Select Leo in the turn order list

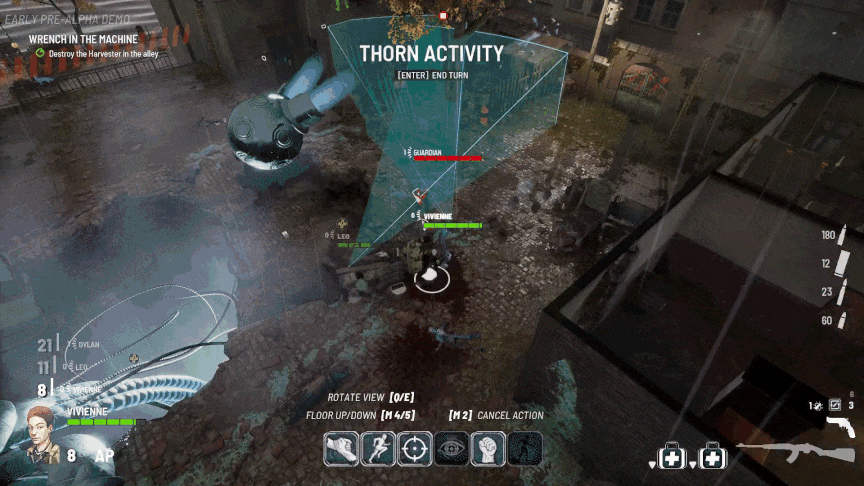[x=82, y=368]
